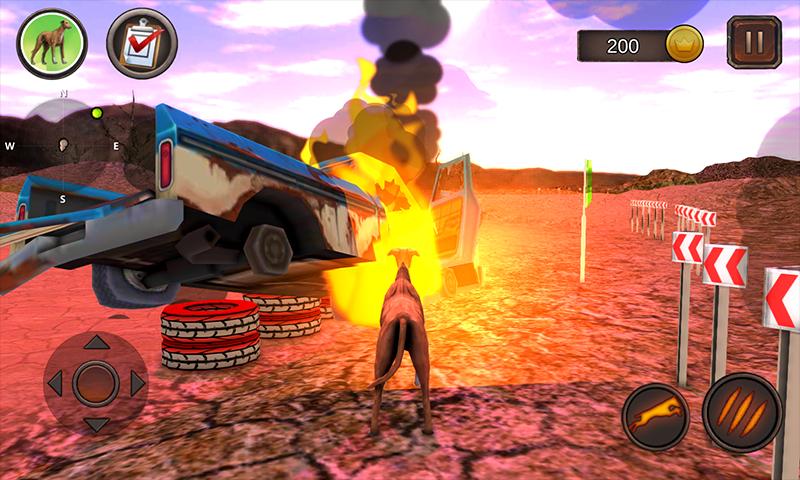The width and height of the screenshot is (800, 480).
Task: Click the gold crown coin icon
Action: pyautogui.click(x=685, y=44)
